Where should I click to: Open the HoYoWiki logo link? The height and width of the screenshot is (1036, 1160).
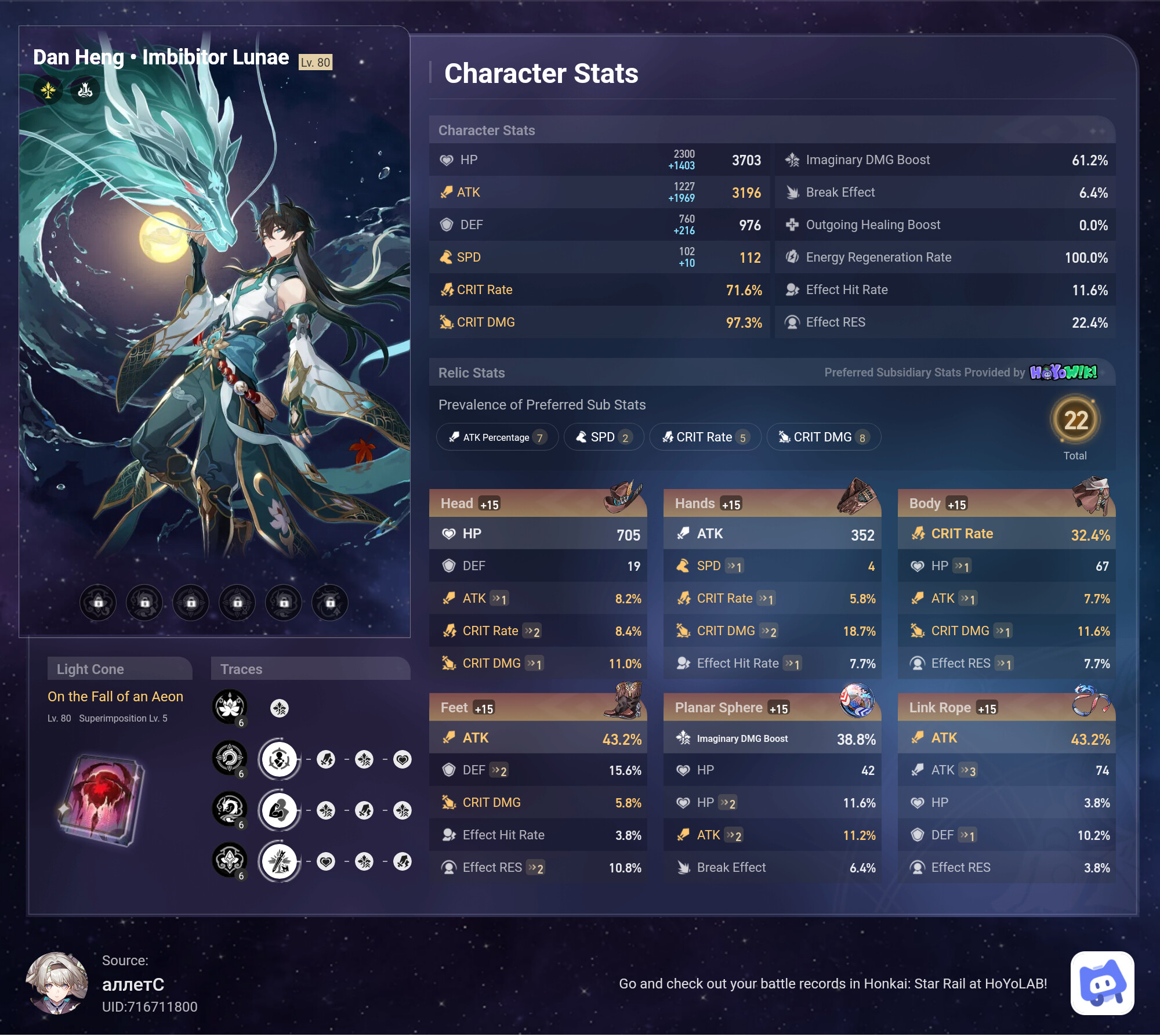tap(1063, 372)
